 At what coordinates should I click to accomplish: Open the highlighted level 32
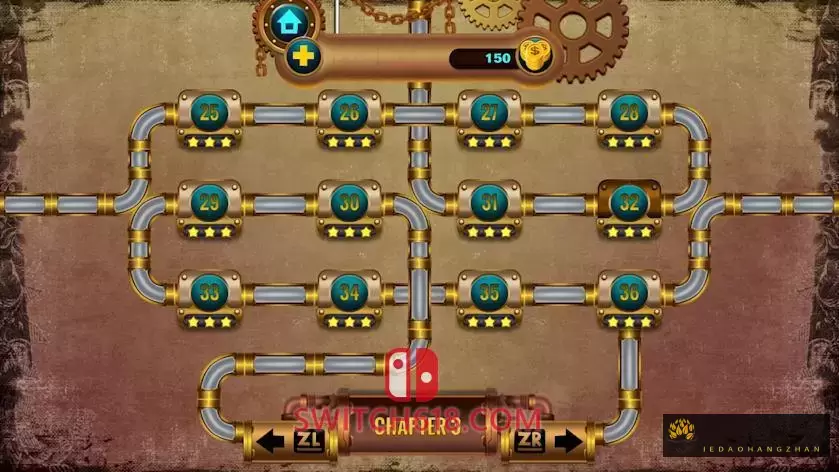pyautogui.click(x=629, y=203)
